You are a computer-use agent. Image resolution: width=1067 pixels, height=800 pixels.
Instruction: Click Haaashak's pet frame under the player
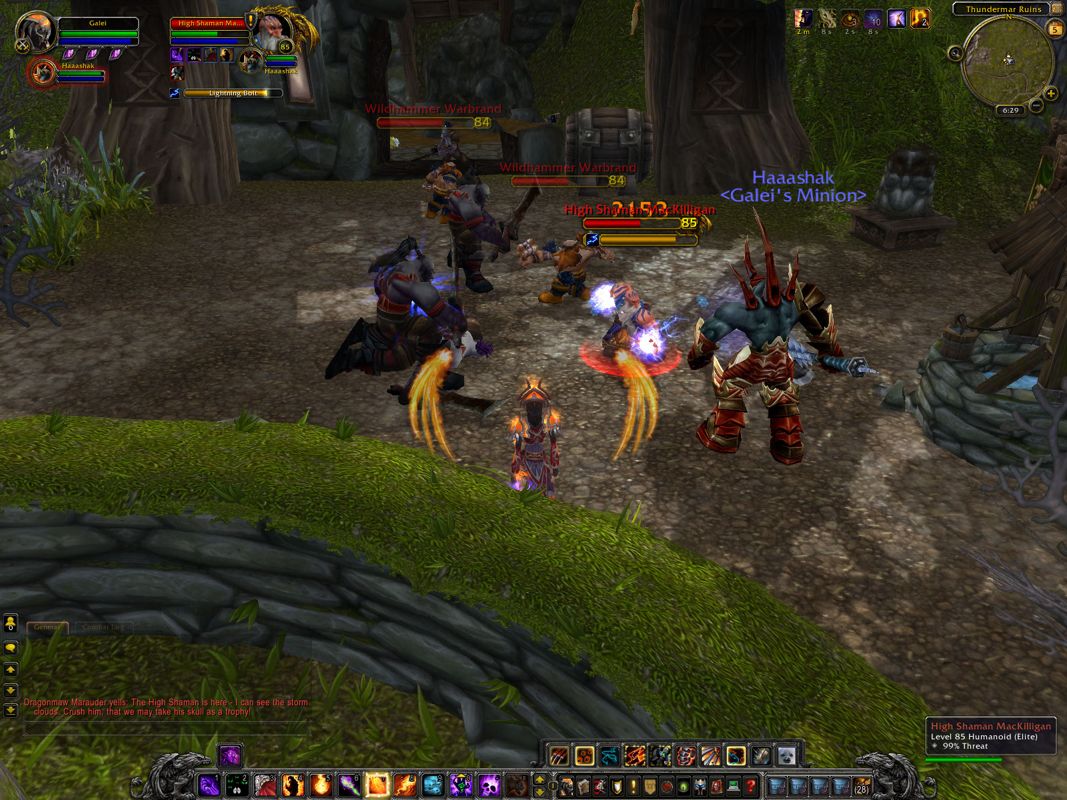[43, 73]
